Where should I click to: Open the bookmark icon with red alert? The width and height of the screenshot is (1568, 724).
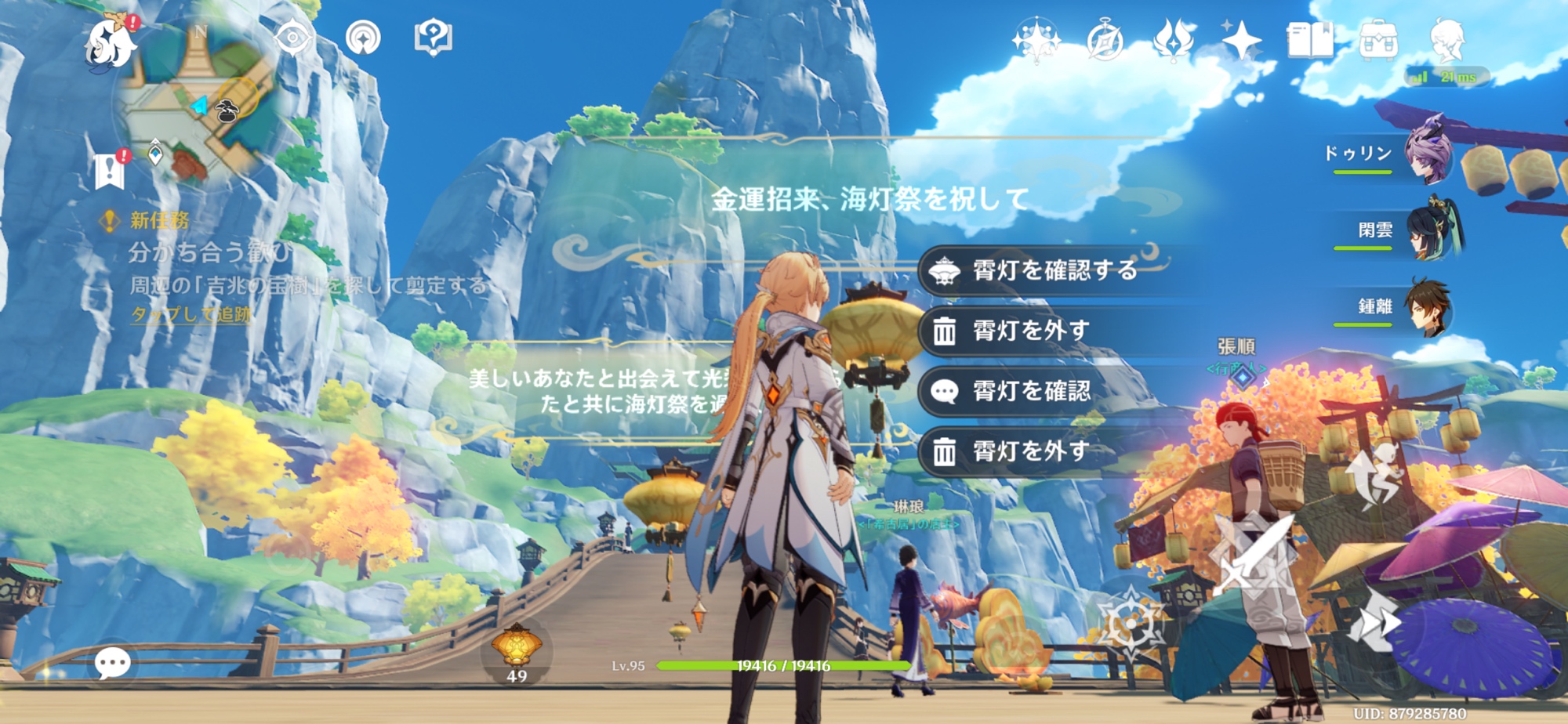click(x=110, y=170)
